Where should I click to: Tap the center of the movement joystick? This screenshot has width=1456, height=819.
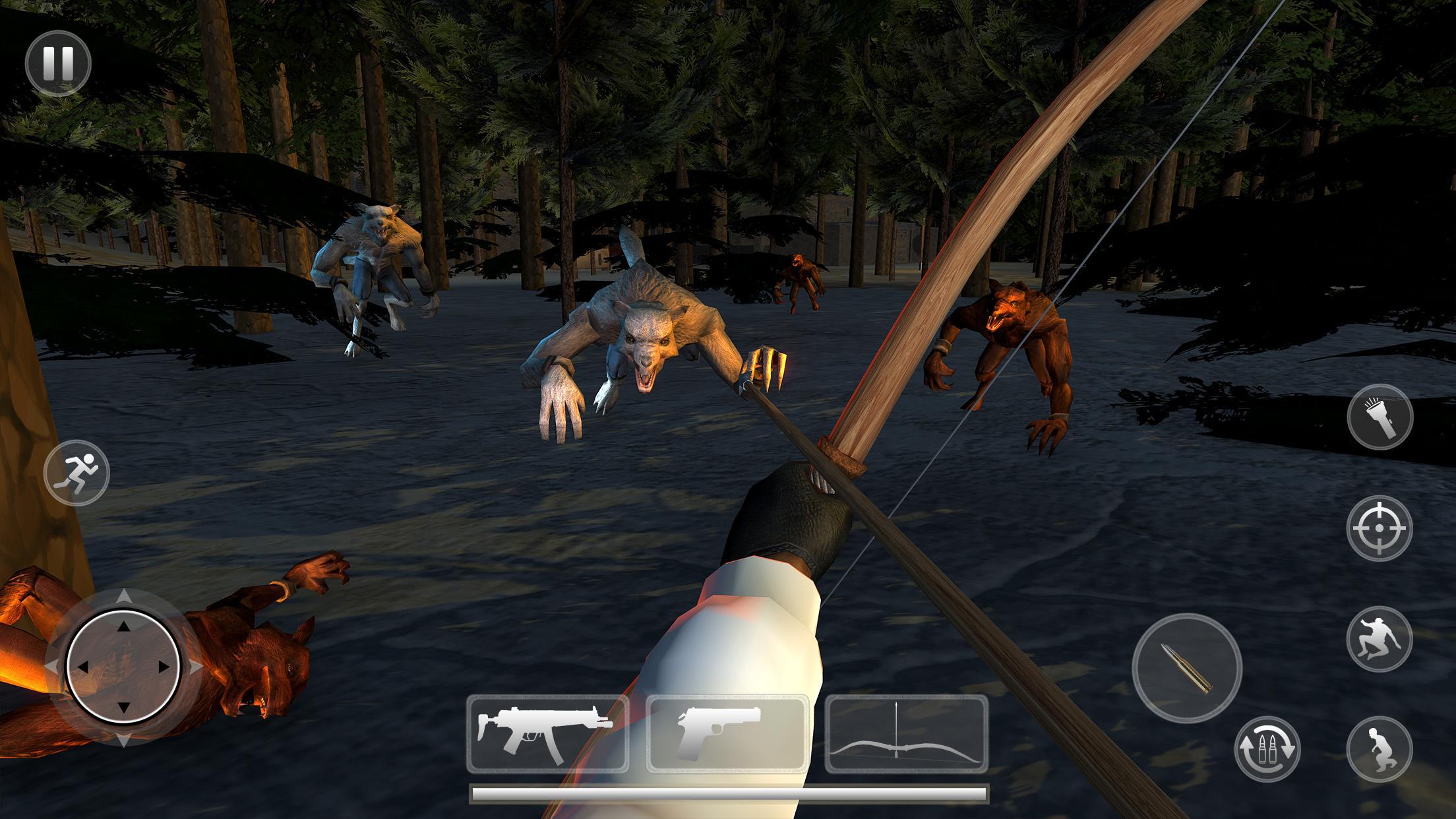(124, 666)
